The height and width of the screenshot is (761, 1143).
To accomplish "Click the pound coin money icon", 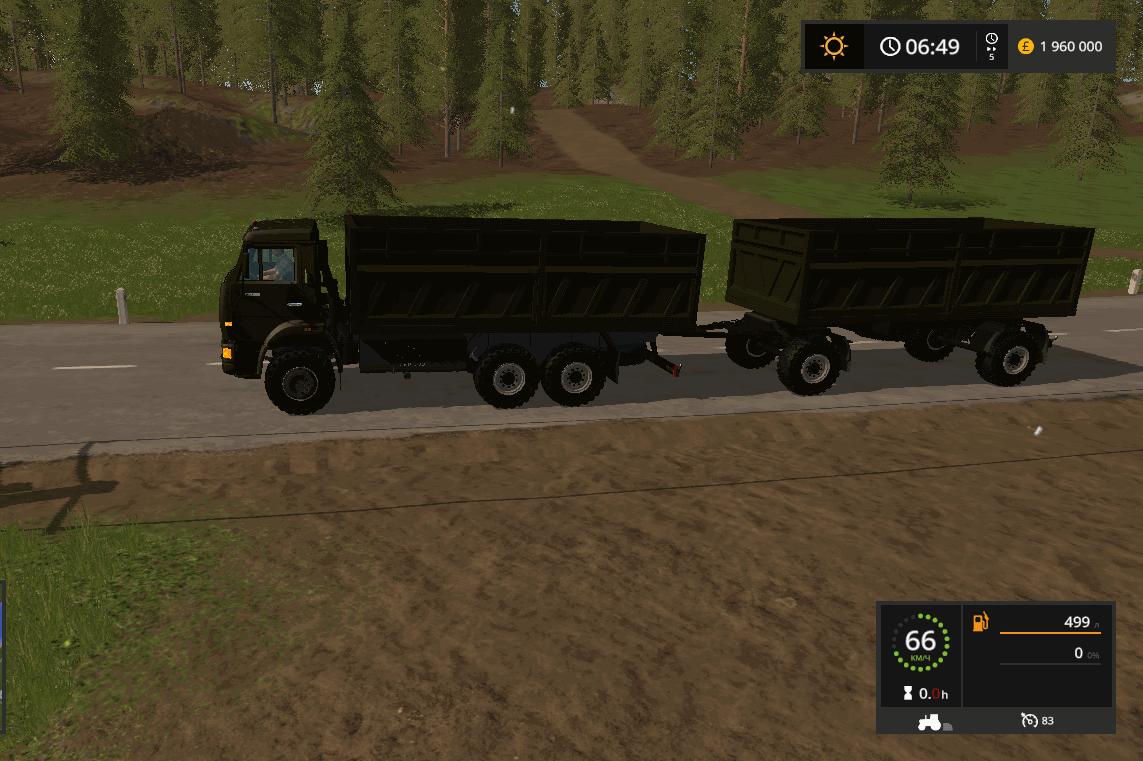I will coord(1025,46).
